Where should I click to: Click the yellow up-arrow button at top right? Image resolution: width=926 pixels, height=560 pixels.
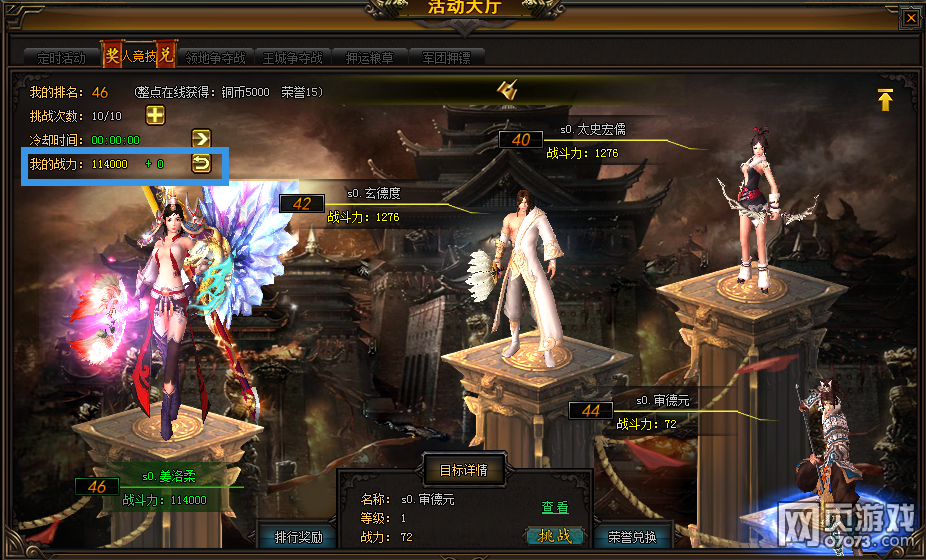(x=885, y=99)
